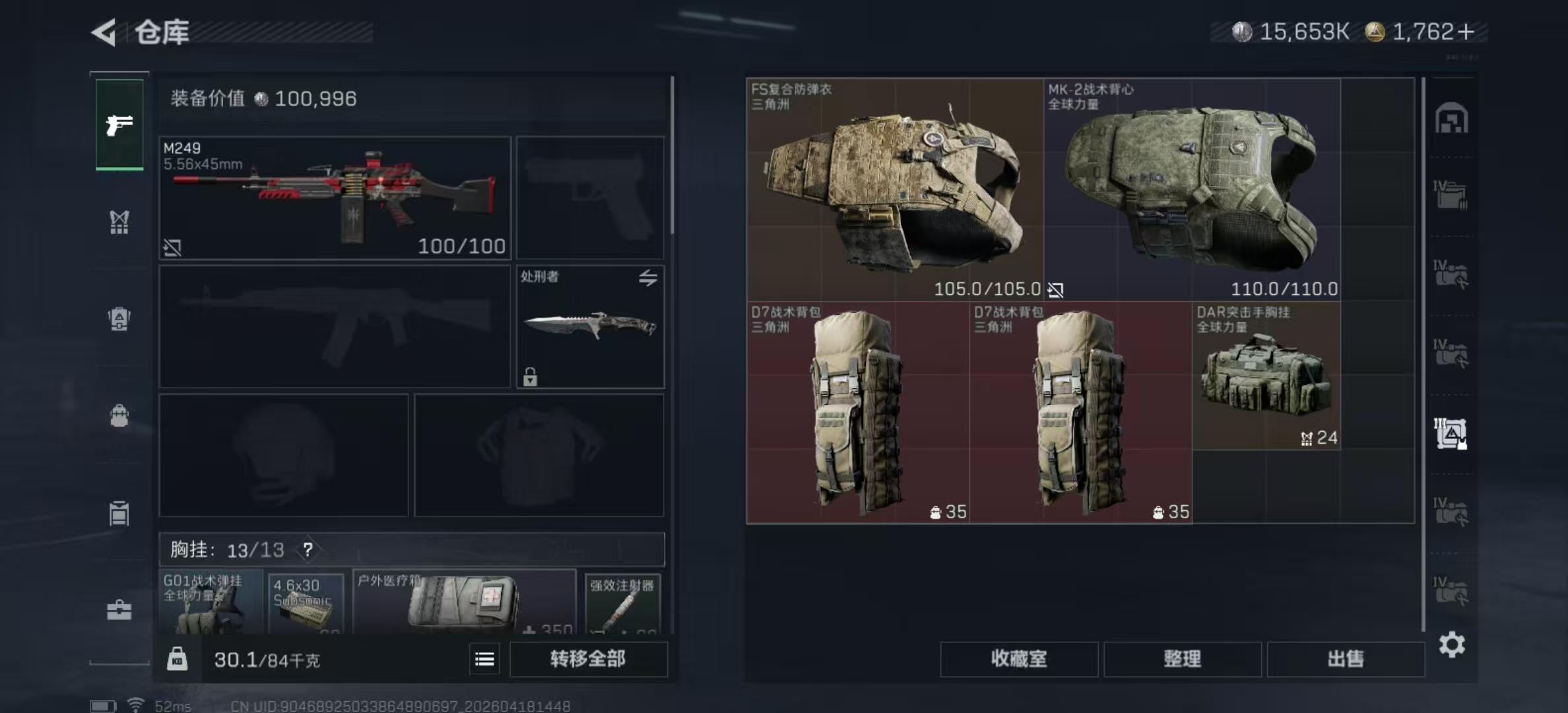Open the warehouse home icon tab
This screenshot has width=1568, height=713.
tap(1451, 119)
